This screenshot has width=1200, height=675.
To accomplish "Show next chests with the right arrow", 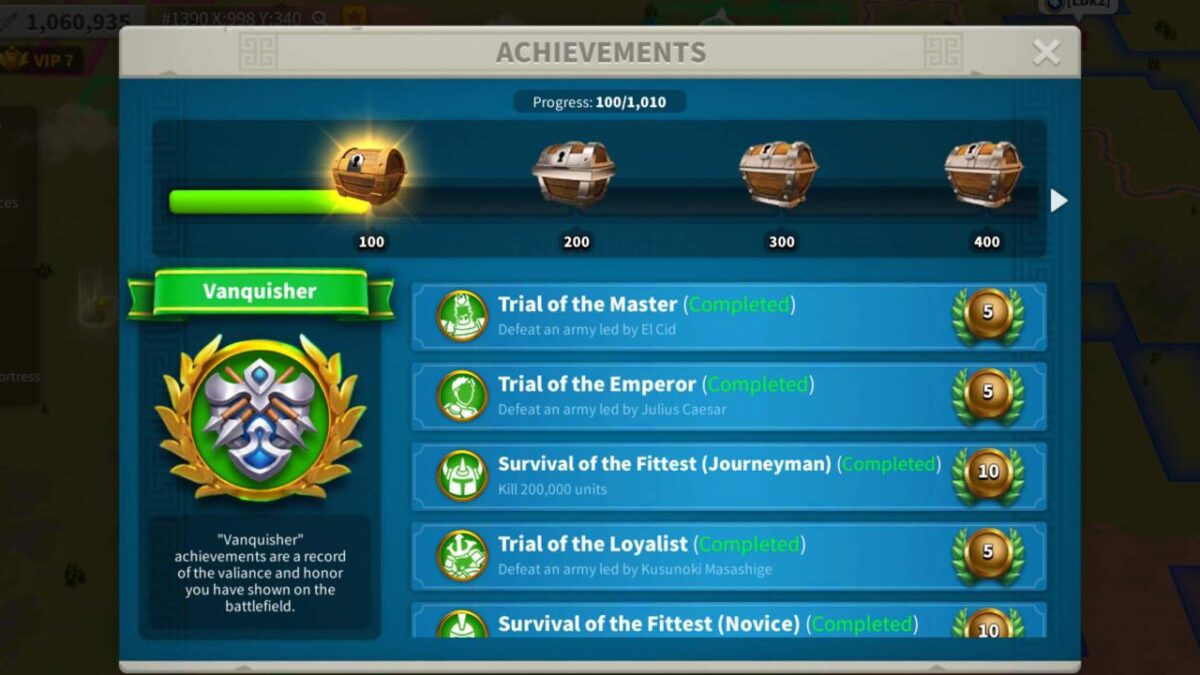I will click(1058, 201).
